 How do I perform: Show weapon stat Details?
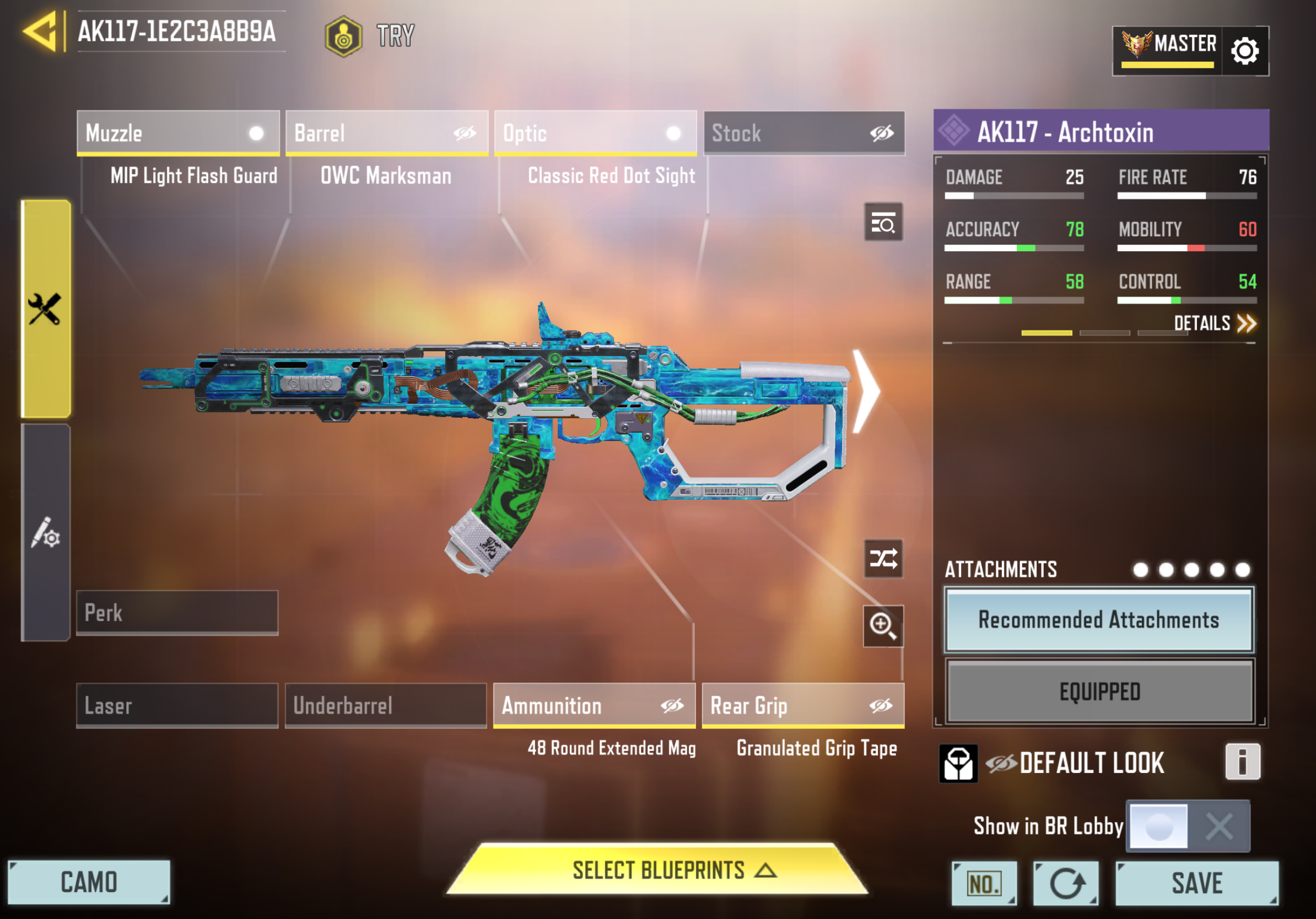pyautogui.click(x=1214, y=324)
